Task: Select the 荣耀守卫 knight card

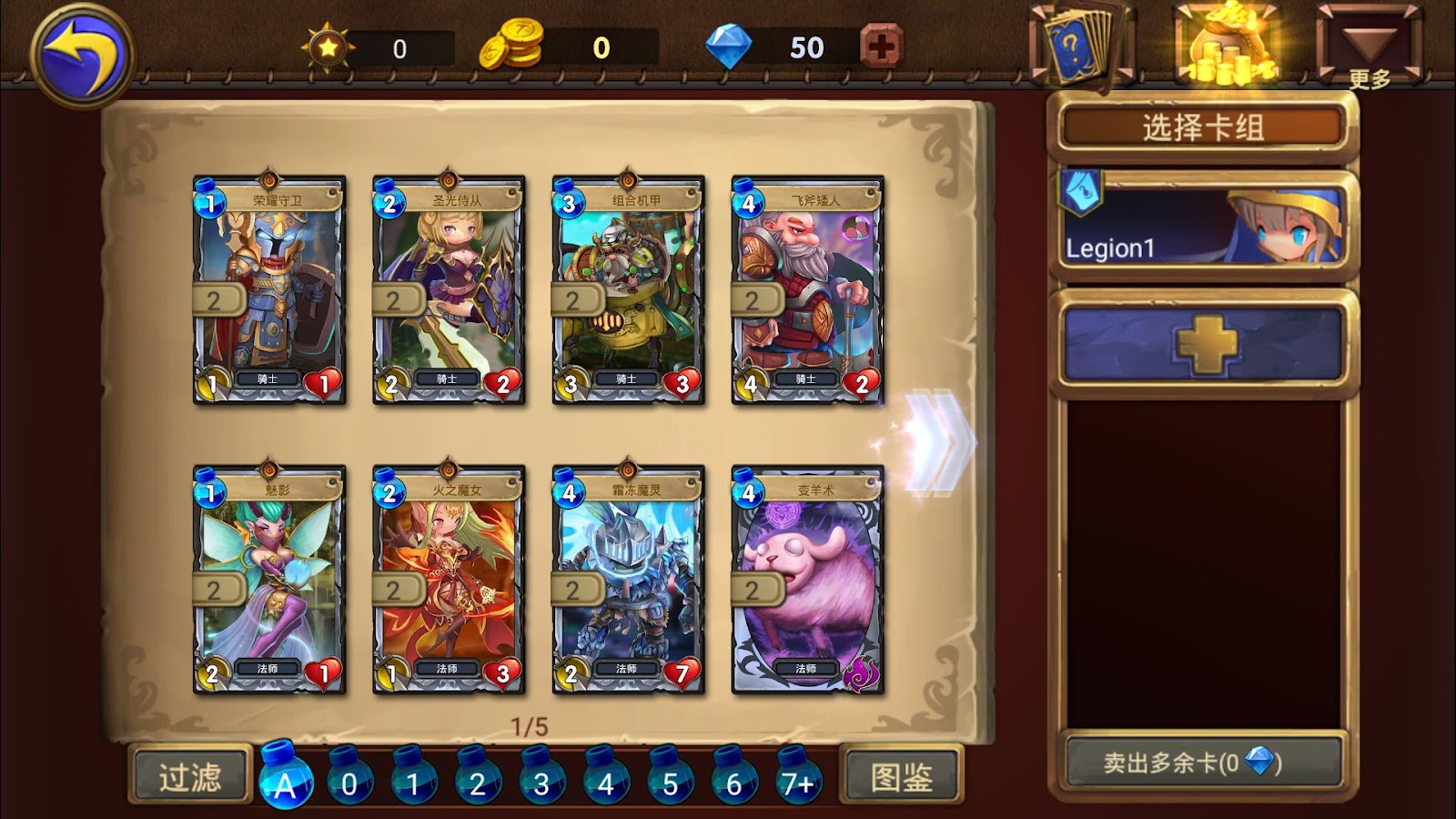Action: coord(269,291)
